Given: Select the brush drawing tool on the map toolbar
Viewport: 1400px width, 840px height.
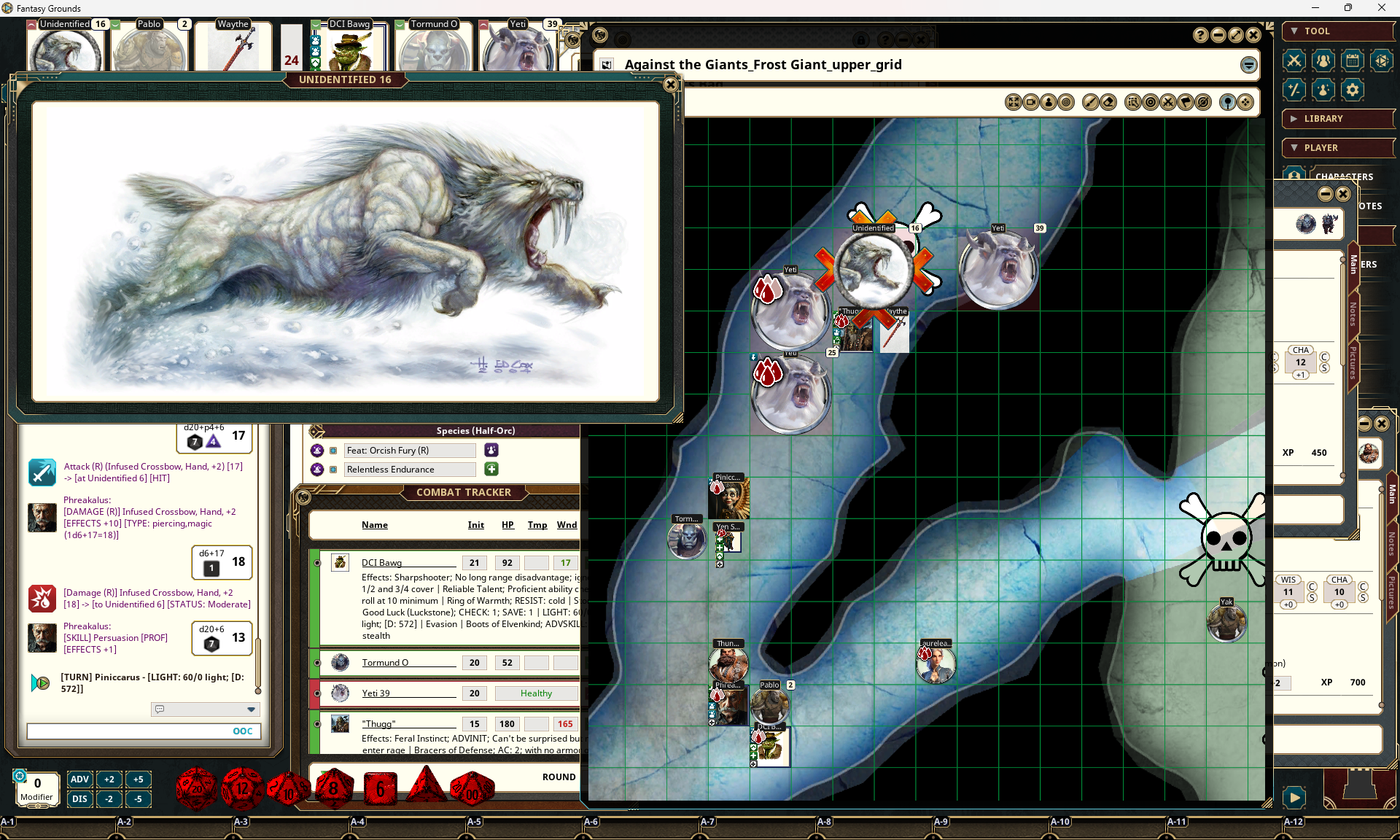Looking at the screenshot, I should pos(1089,103).
